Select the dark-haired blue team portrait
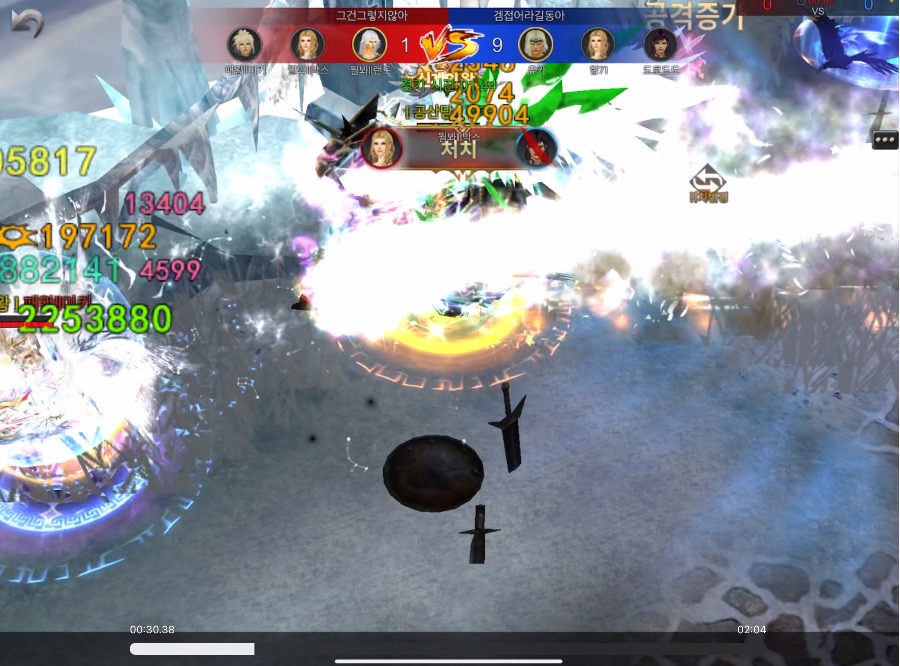Screen dimensions: 900x666 pos(660,44)
